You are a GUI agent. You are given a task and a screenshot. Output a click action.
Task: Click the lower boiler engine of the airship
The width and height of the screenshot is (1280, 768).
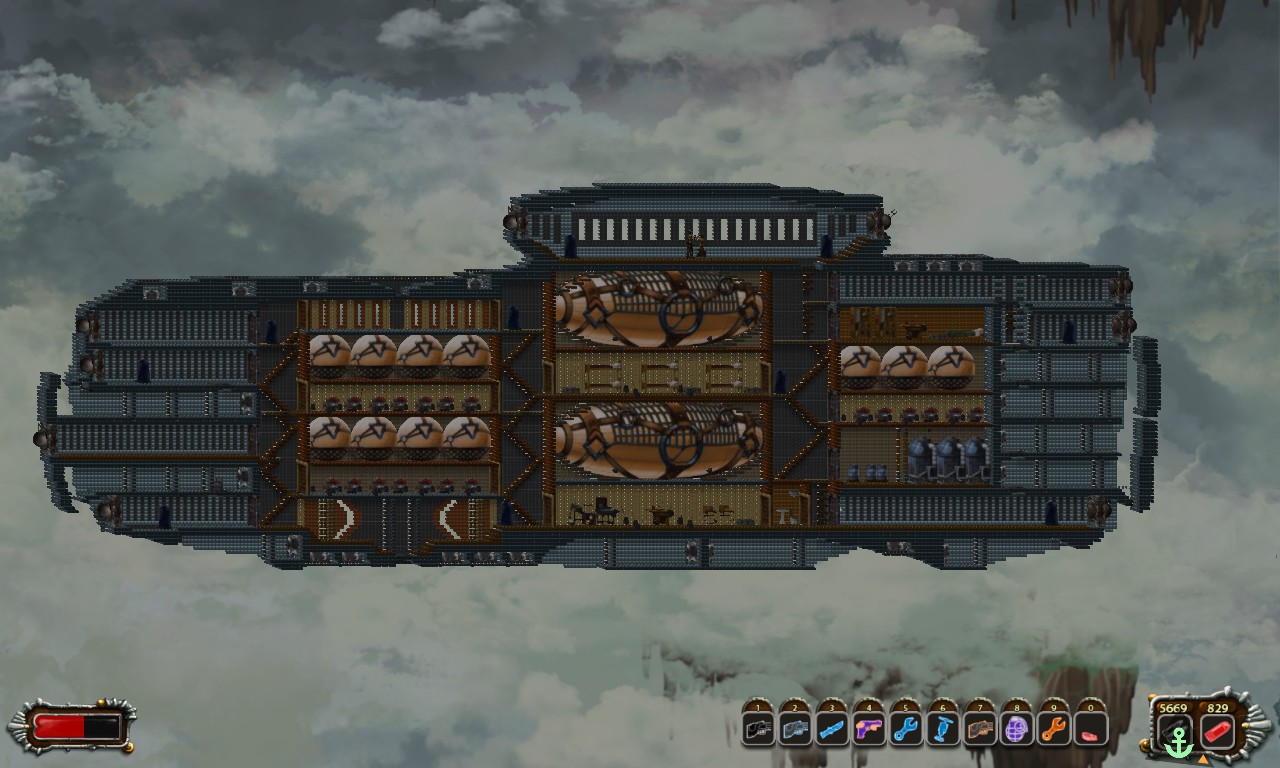click(660, 440)
